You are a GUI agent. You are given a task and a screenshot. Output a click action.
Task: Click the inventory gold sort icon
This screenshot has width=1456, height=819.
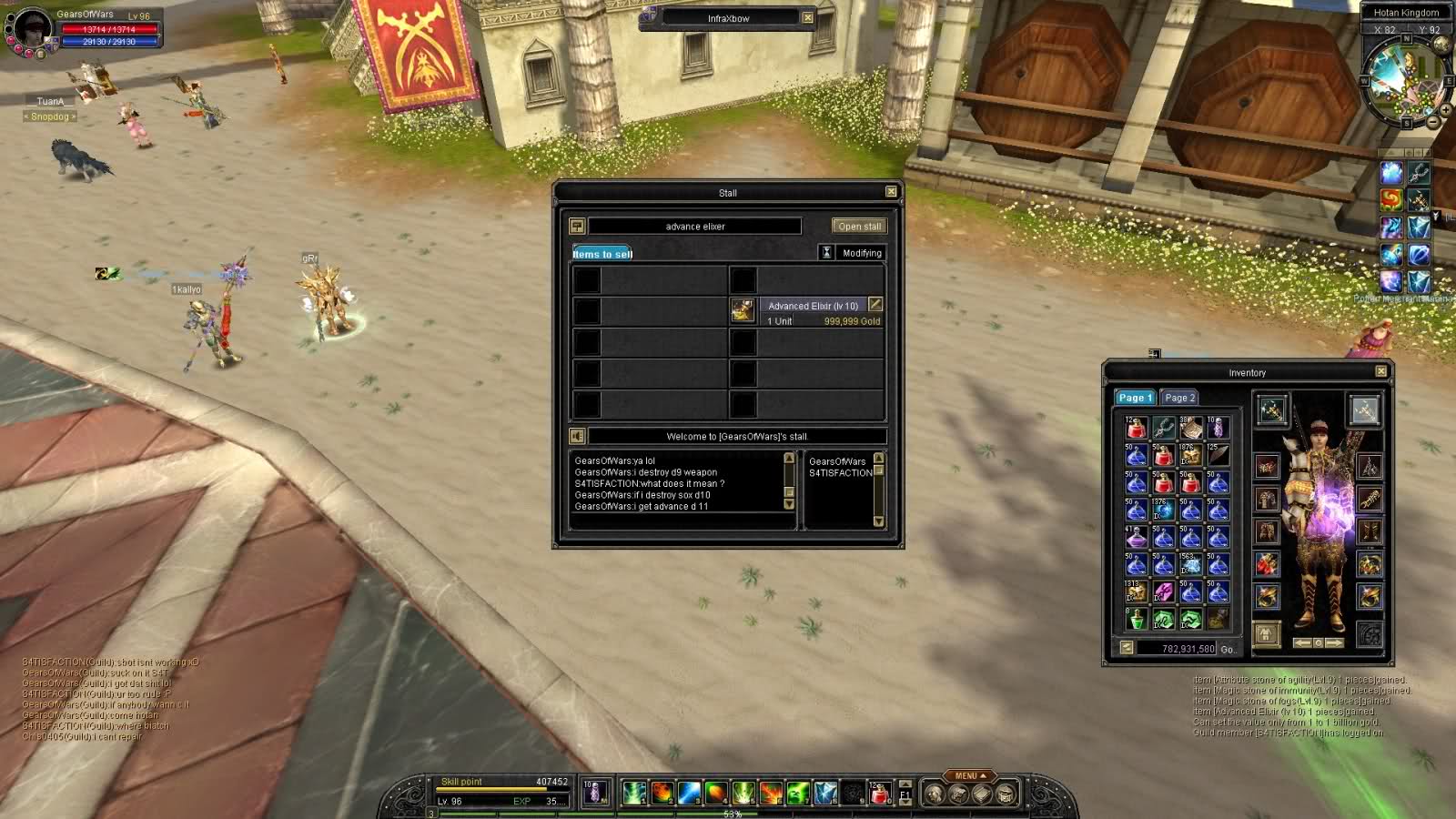pos(1127,648)
